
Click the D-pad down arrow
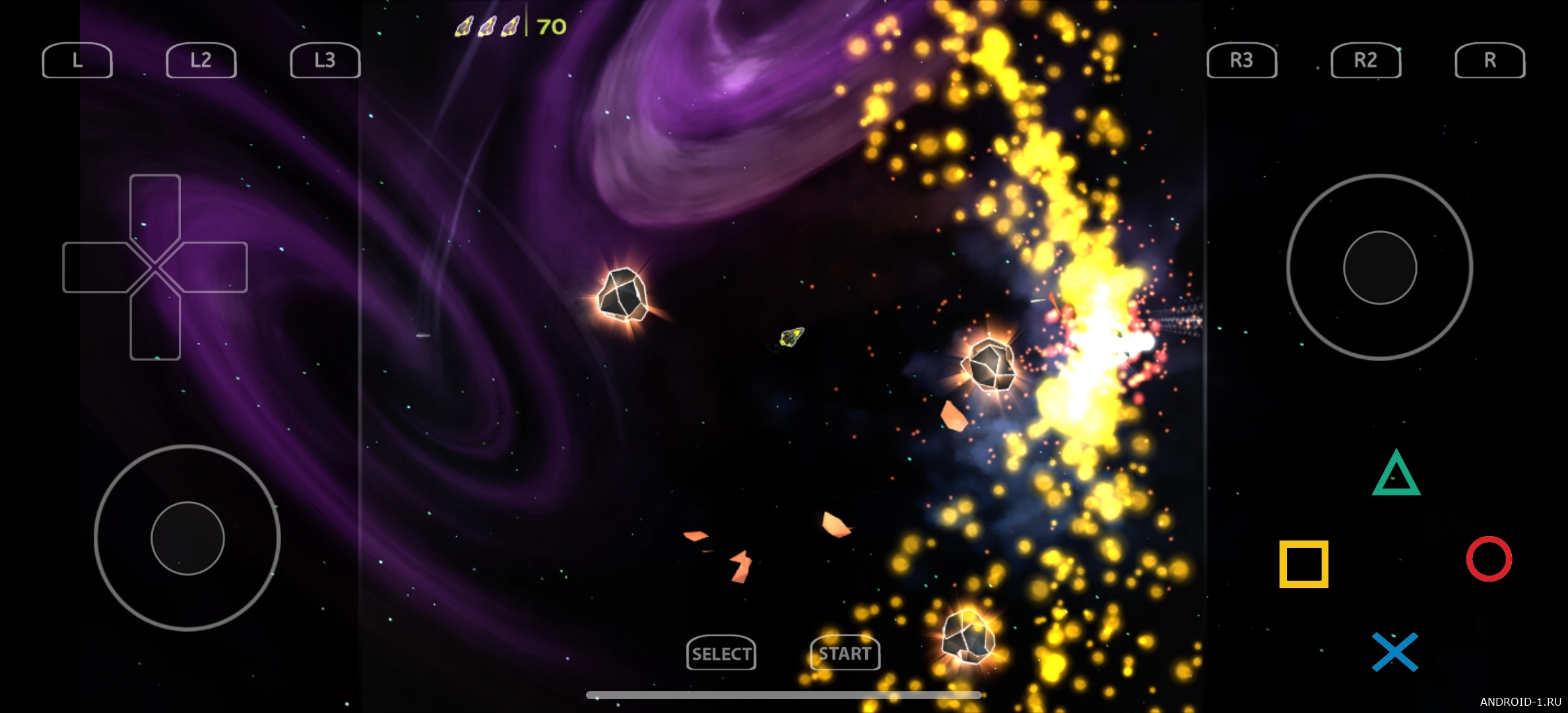click(155, 328)
